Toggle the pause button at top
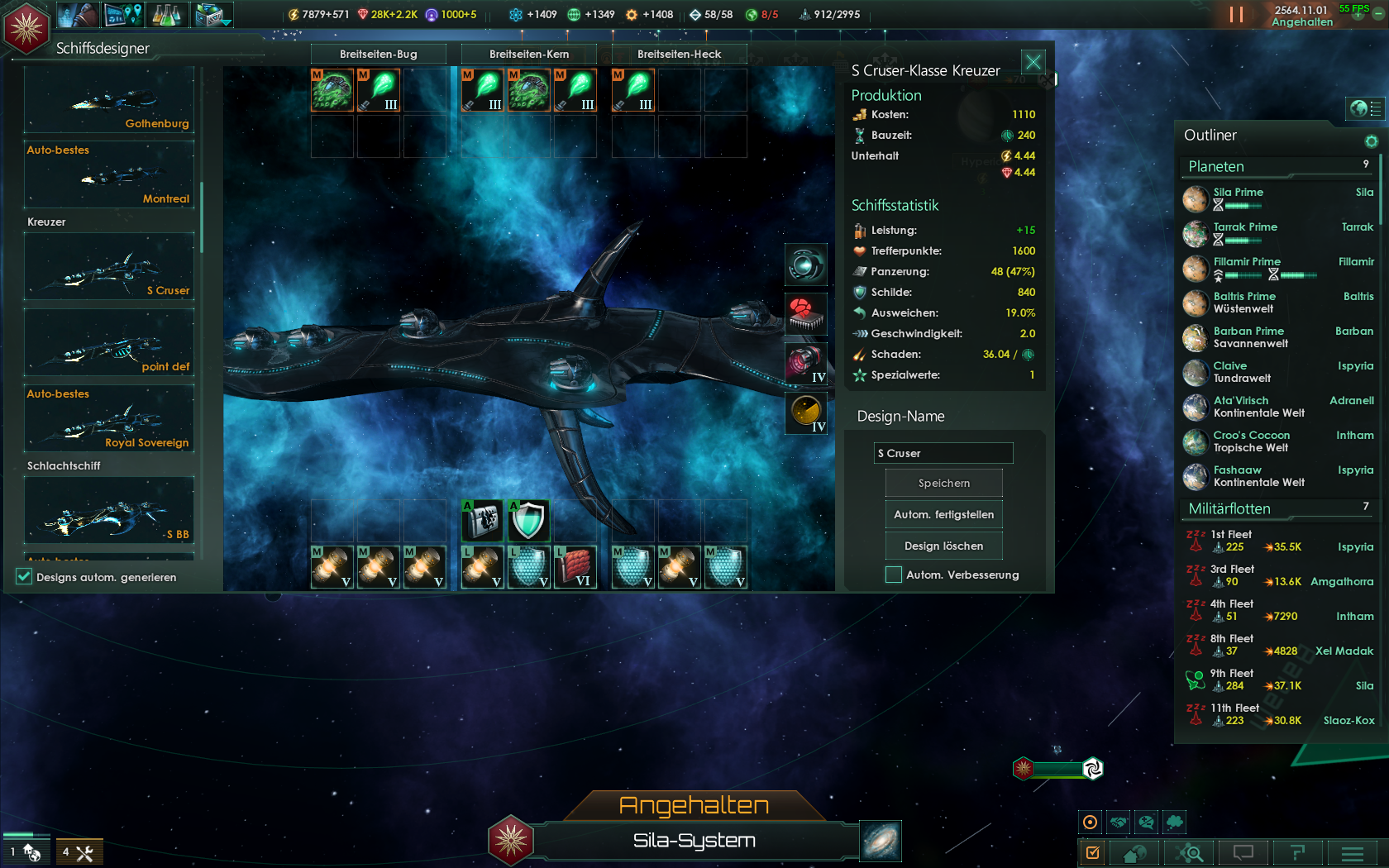This screenshot has width=1389, height=868. coord(1236,14)
